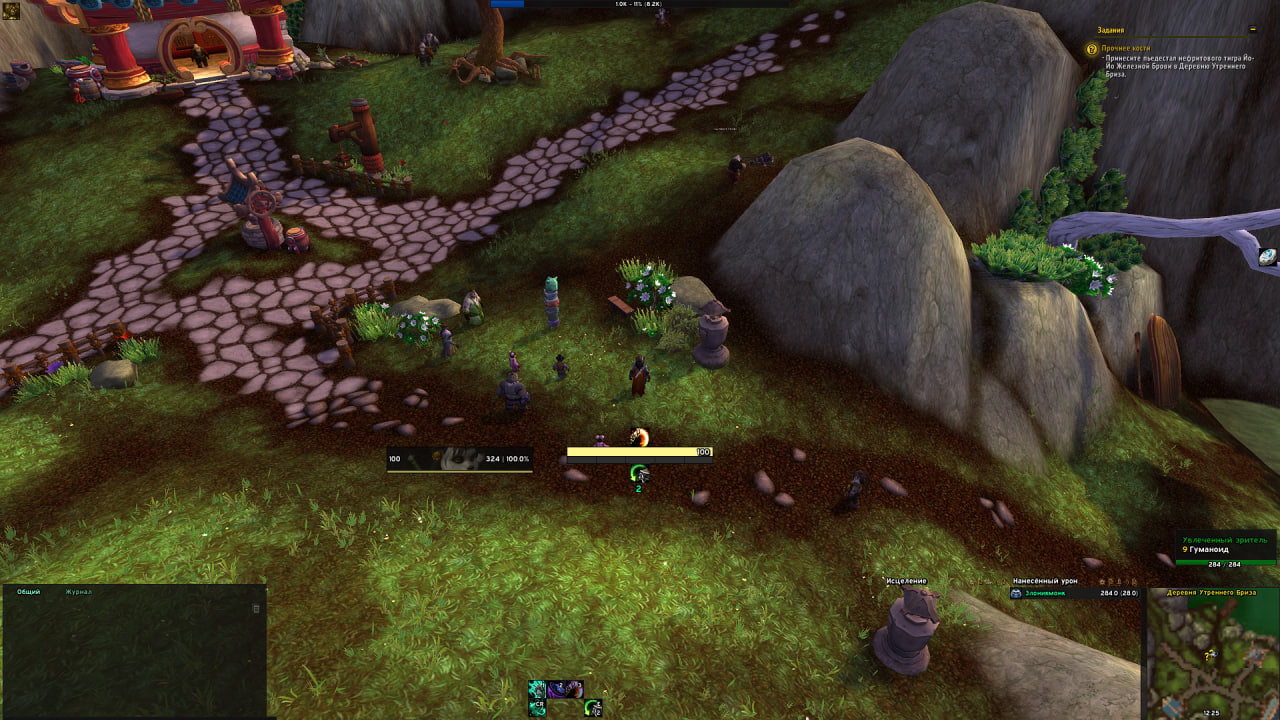Click the trash icon in chat window

click(x=256, y=608)
